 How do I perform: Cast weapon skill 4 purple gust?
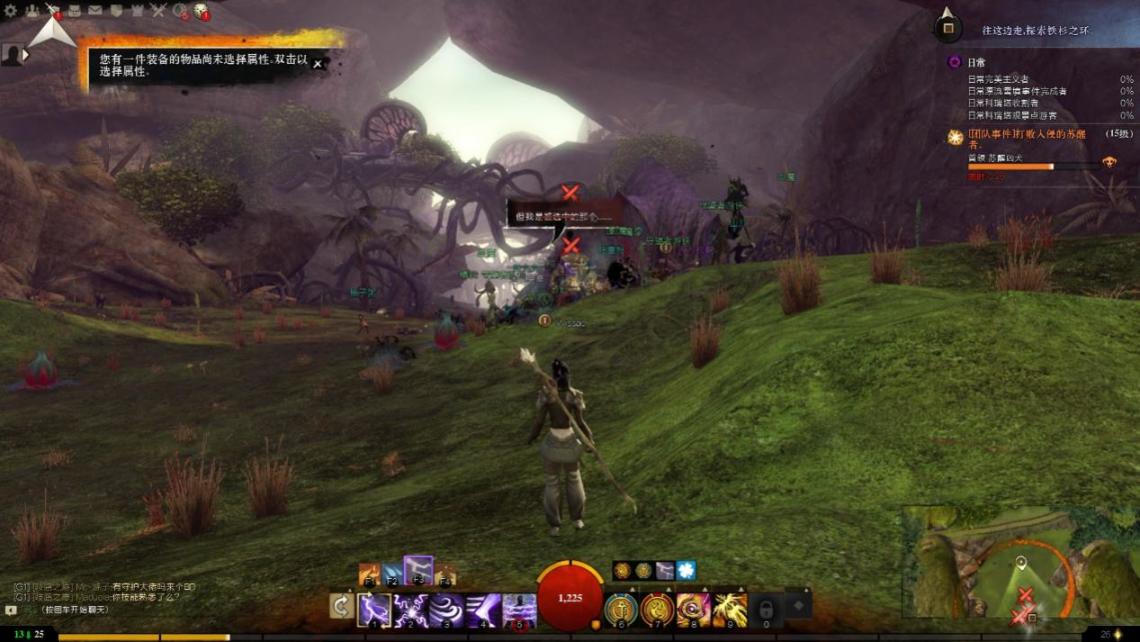483,609
